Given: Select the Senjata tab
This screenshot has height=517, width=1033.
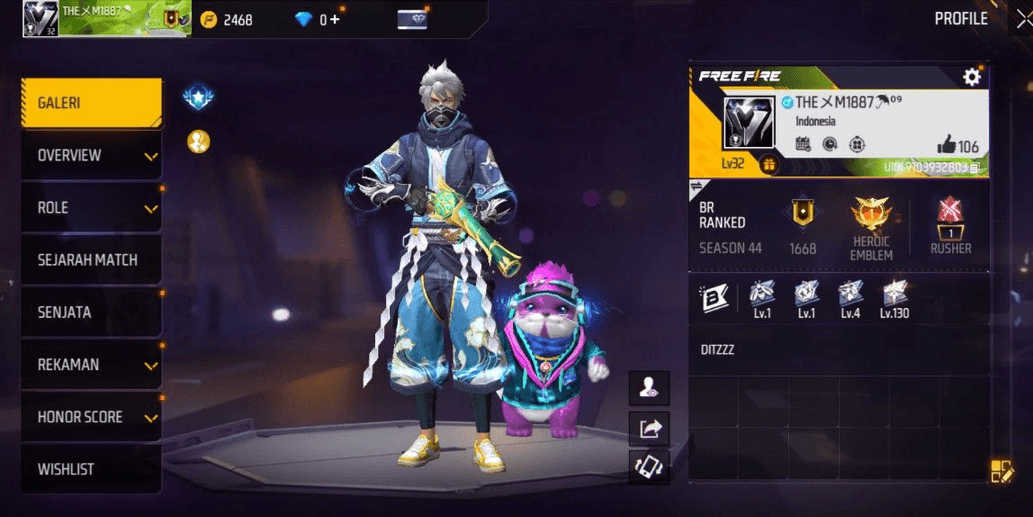Looking at the screenshot, I should pyautogui.click(x=91, y=312).
